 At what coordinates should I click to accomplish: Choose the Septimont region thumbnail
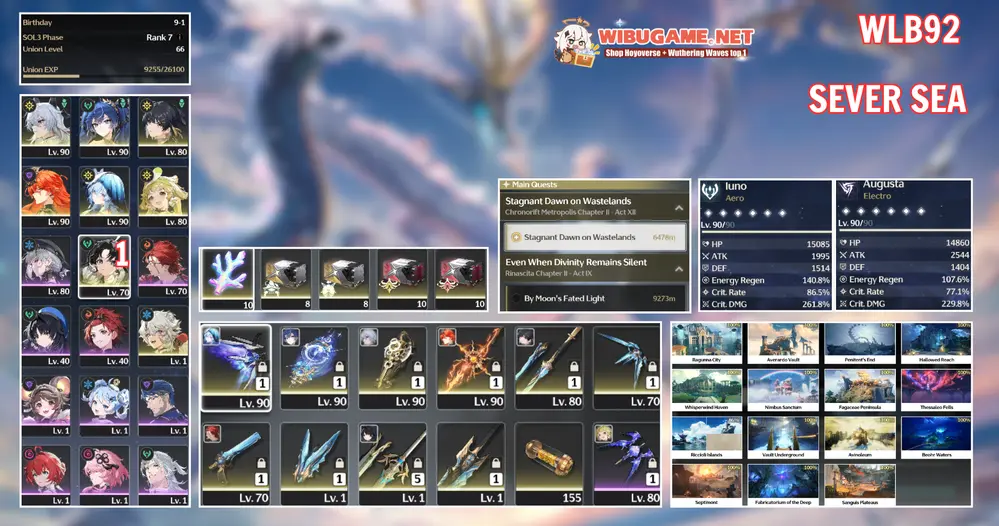706,482
